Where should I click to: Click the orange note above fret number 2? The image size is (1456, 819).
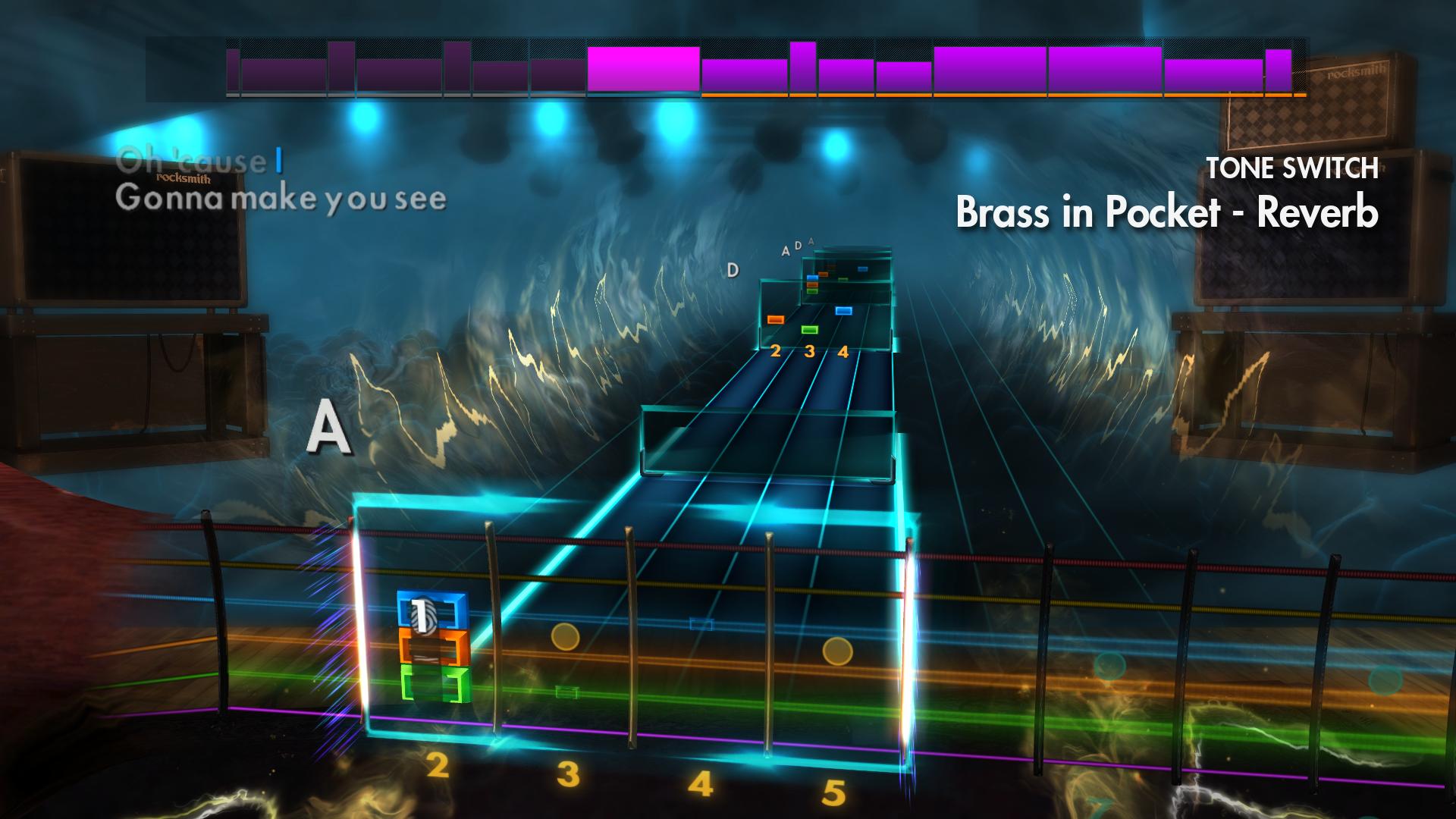(x=776, y=321)
